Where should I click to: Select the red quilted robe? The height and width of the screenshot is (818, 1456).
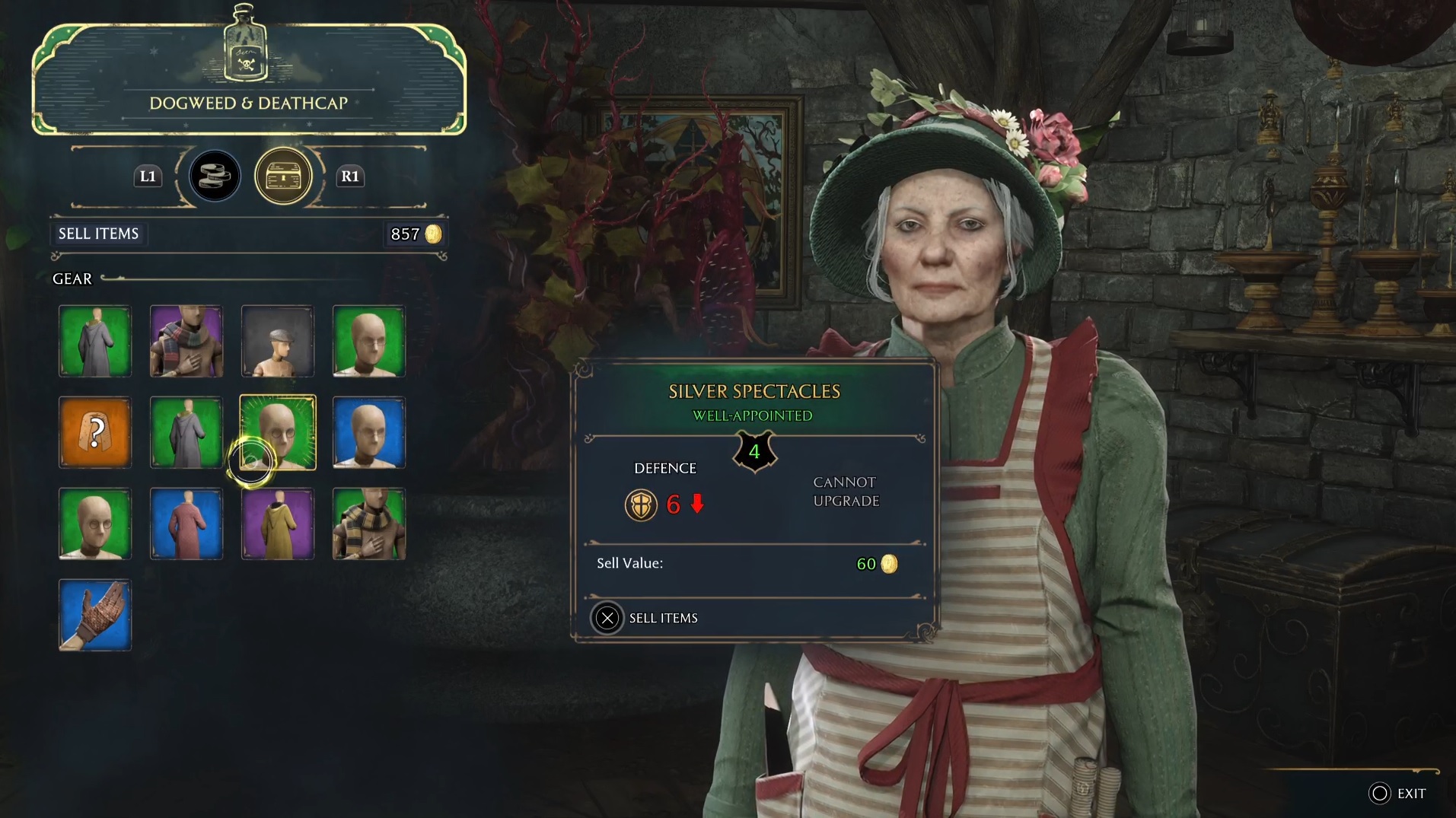click(x=186, y=524)
